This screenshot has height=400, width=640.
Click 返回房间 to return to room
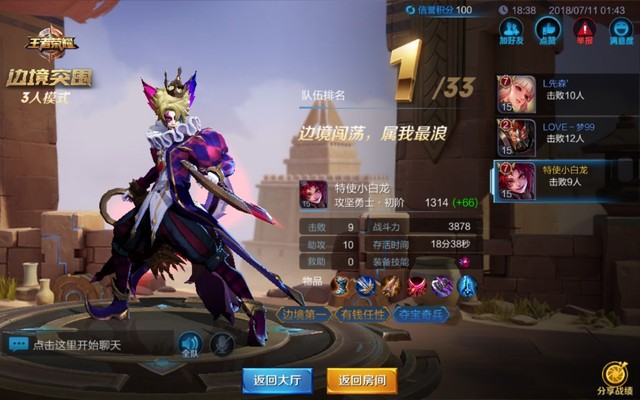click(362, 380)
